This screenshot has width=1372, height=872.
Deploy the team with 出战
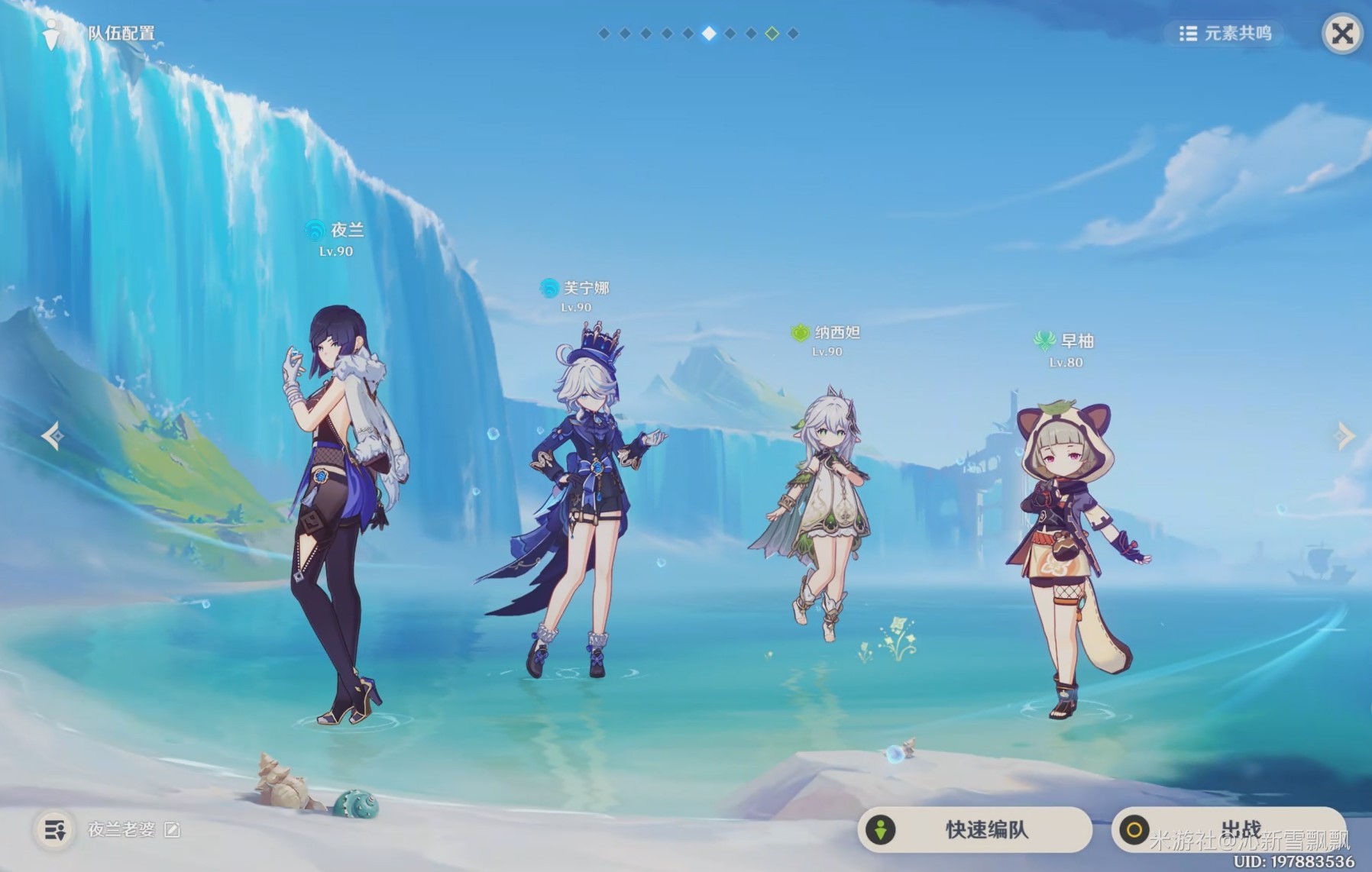point(1227,829)
